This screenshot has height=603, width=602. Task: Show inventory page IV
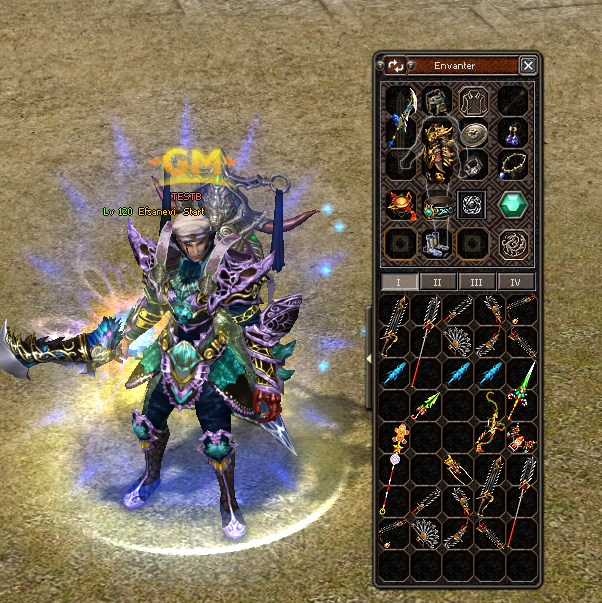pos(517,282)
